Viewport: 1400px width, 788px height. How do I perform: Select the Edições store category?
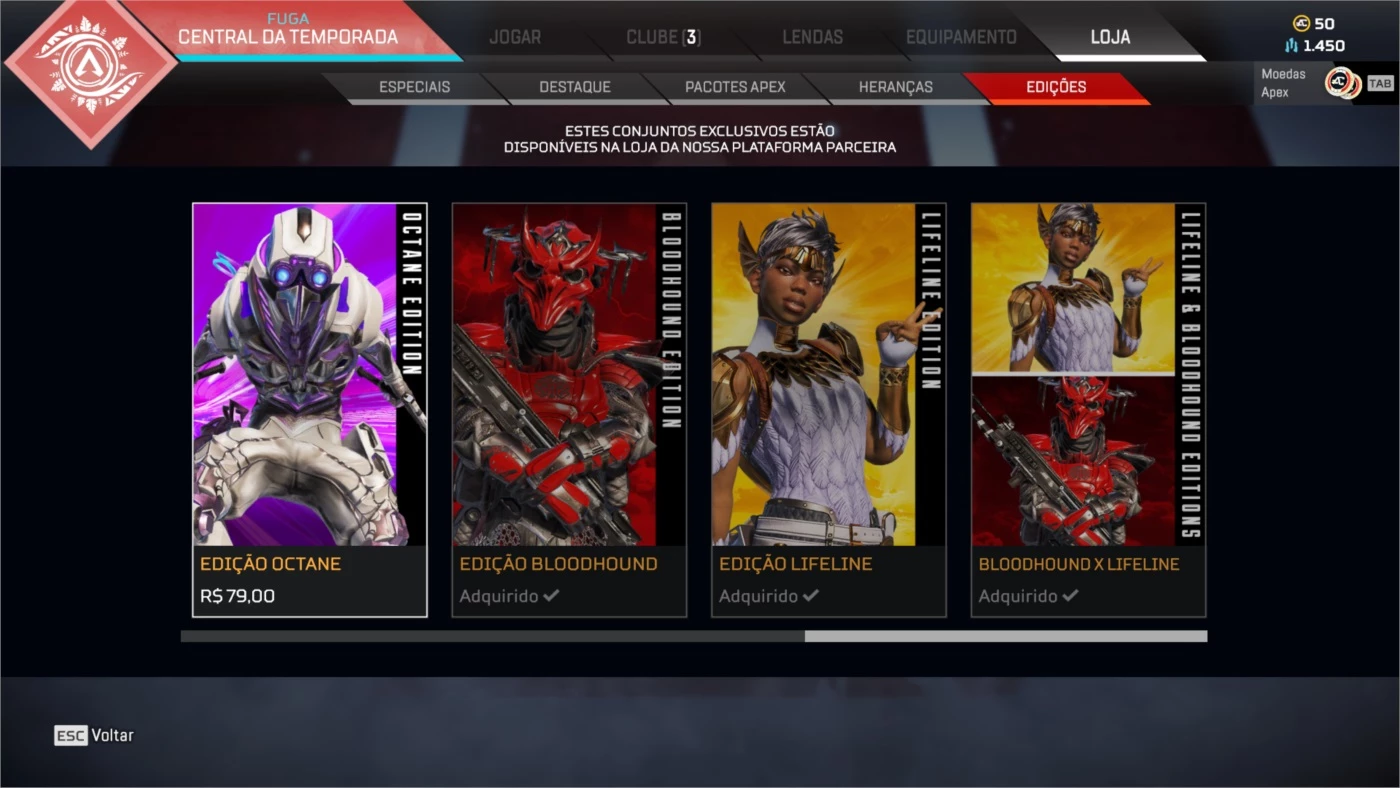(x=1056, y=87)
